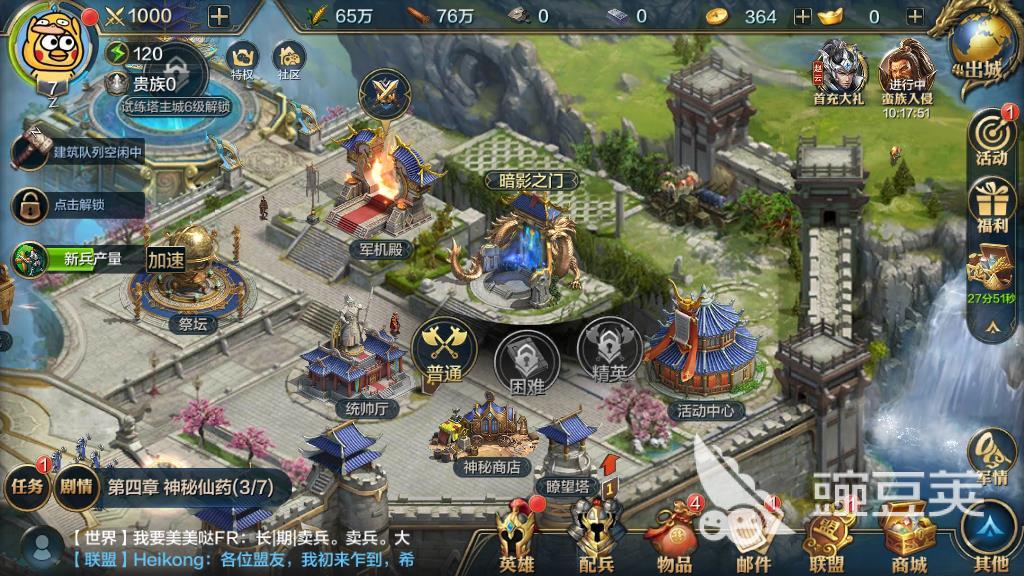Tap the plus button beside power 1000

(218, 15)
